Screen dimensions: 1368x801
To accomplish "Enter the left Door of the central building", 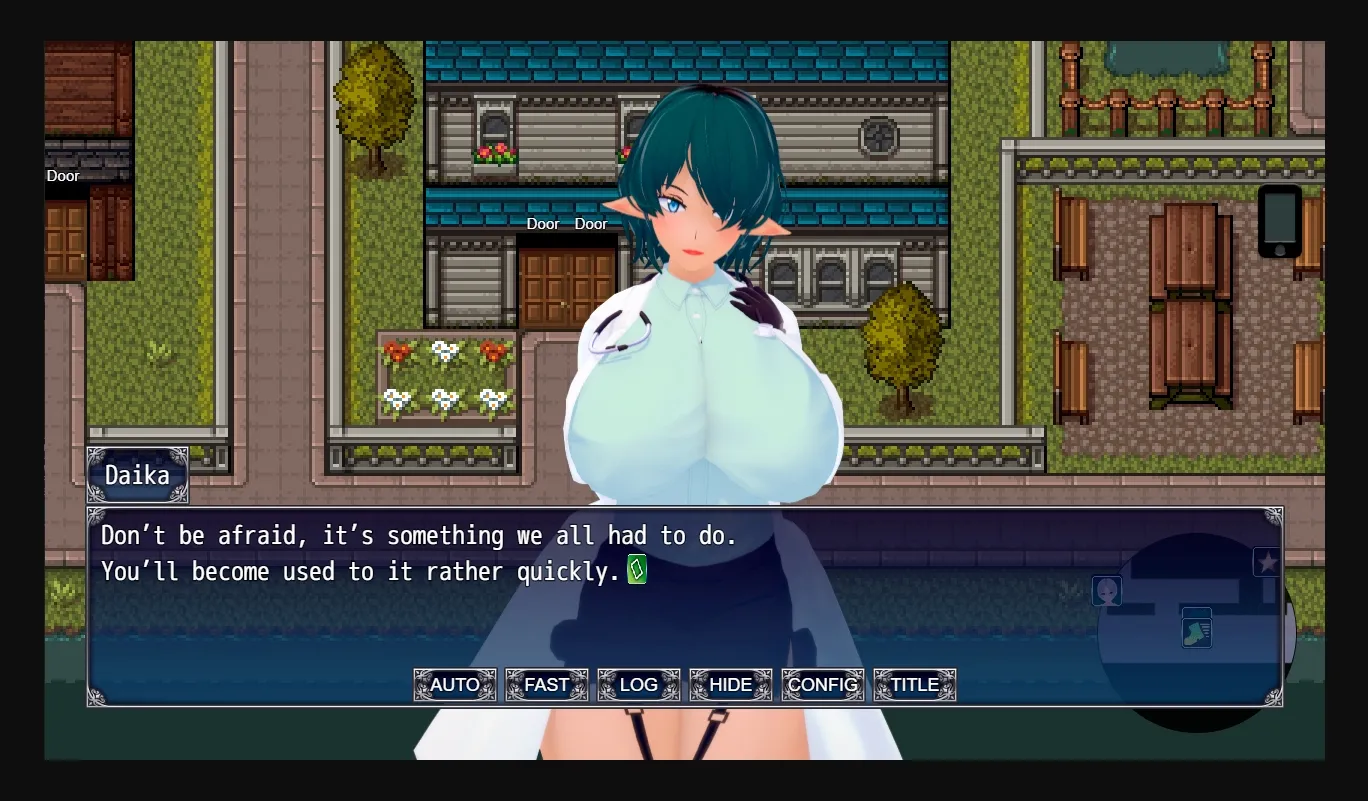I will tap(543, 224).
